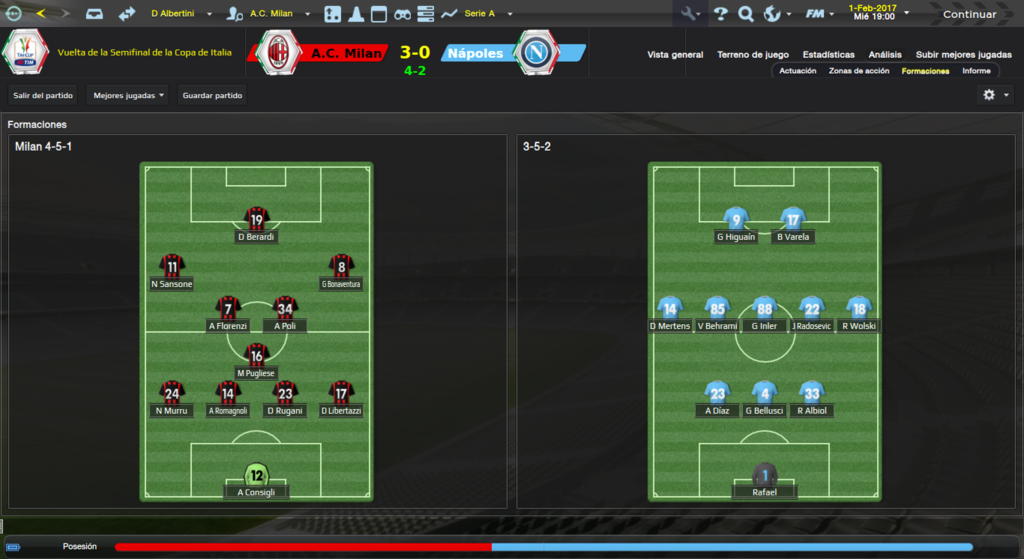Open the Terreno de juego tab
This screenshot has height=559, width=1024.
pos(753,54)
